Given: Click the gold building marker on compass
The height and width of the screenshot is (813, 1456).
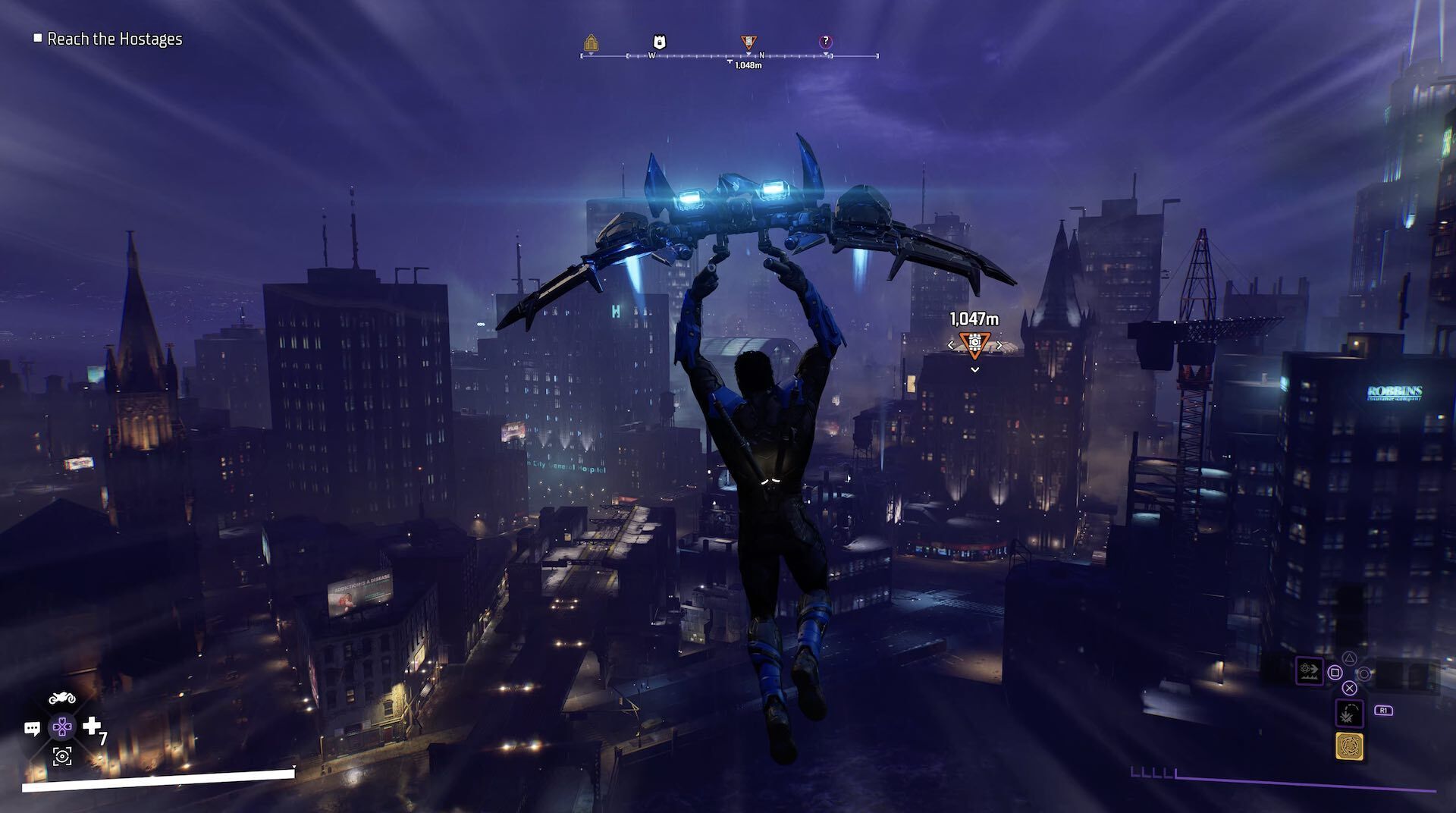Looking at the screenshot, I should [591, 42].
